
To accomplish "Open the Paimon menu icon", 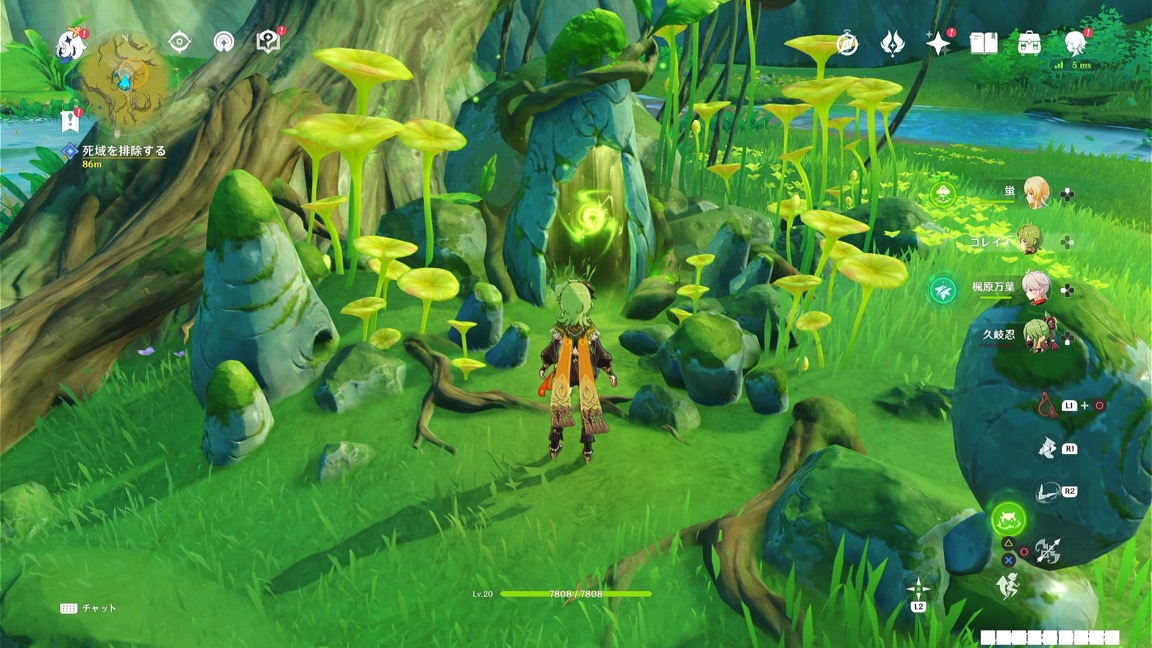I will (x=72, y=44).
